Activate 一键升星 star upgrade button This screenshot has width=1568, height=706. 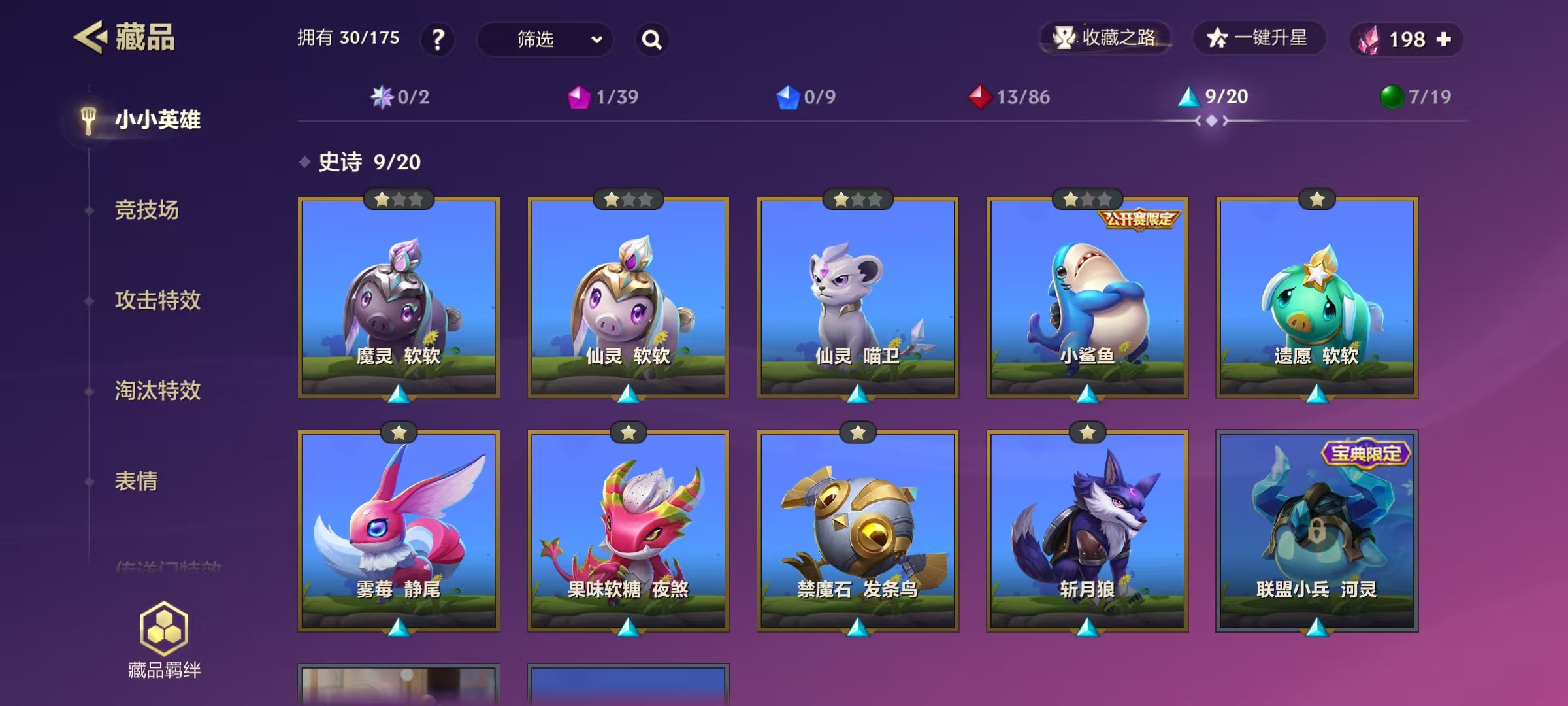[x=1258, y=38]
